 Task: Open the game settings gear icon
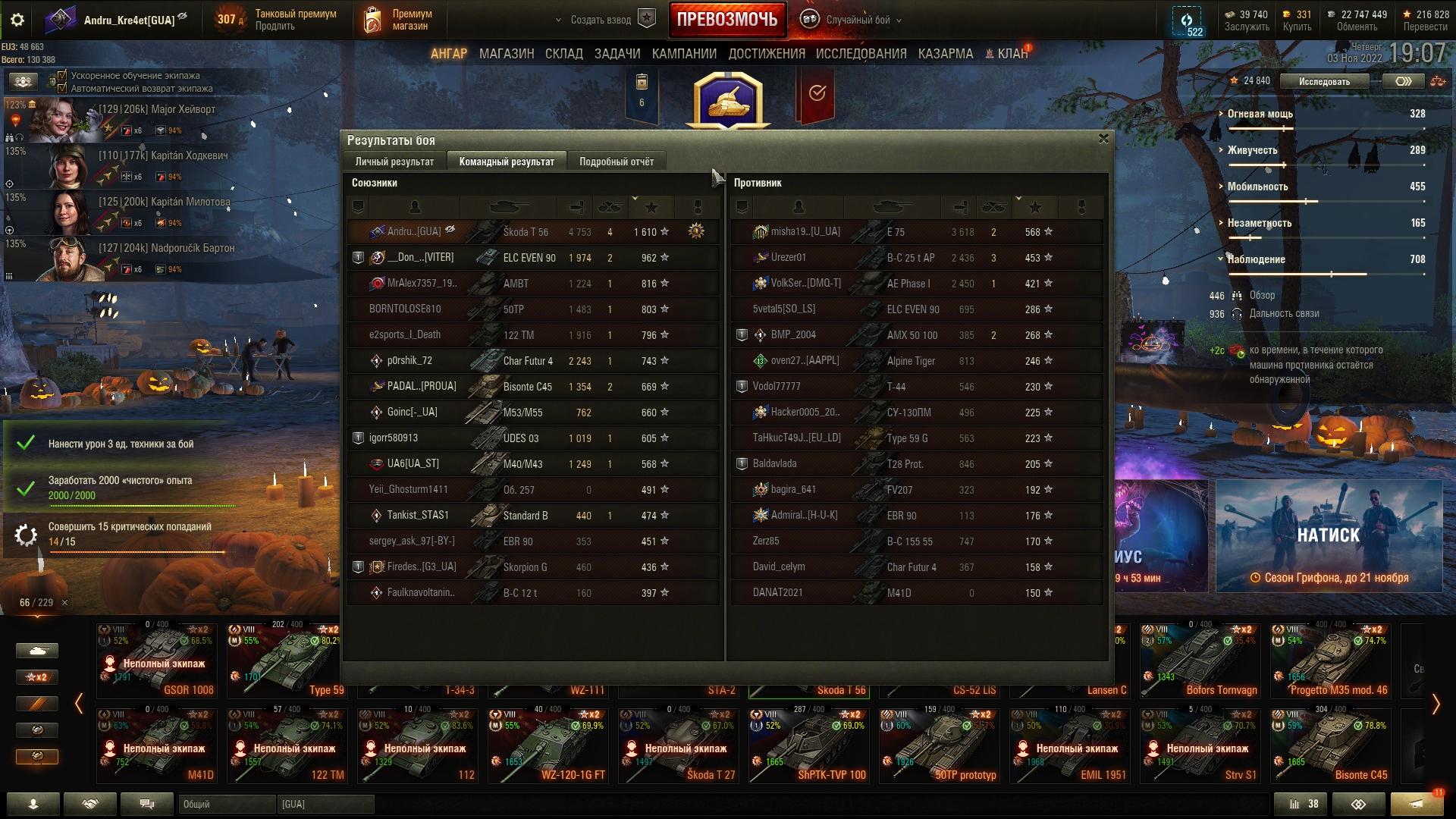(x=17, y=20)
